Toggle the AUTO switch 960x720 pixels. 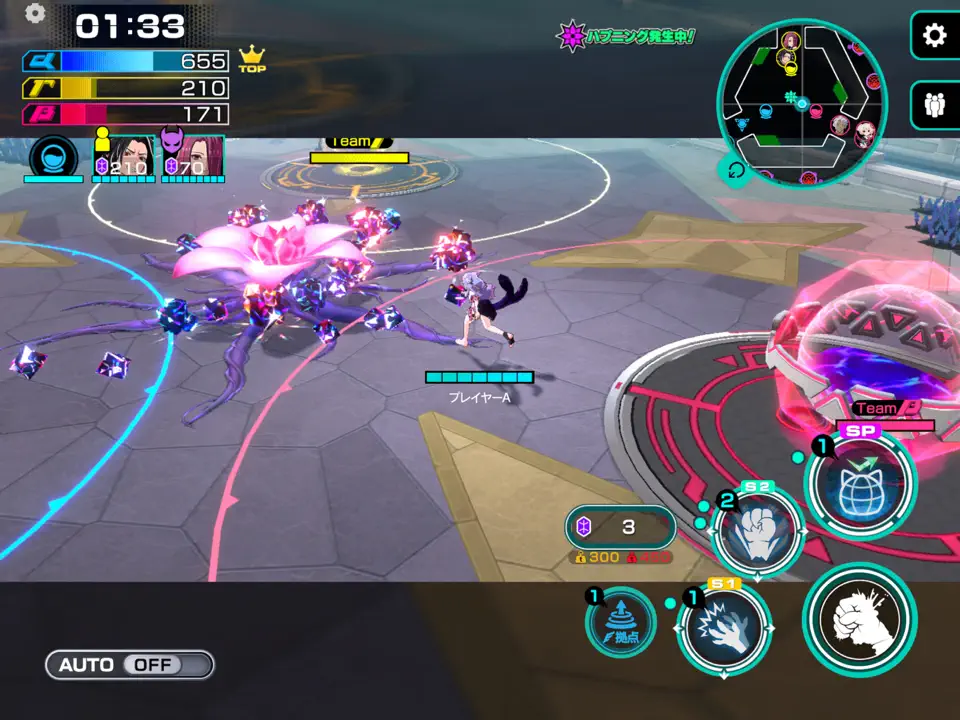129,665
